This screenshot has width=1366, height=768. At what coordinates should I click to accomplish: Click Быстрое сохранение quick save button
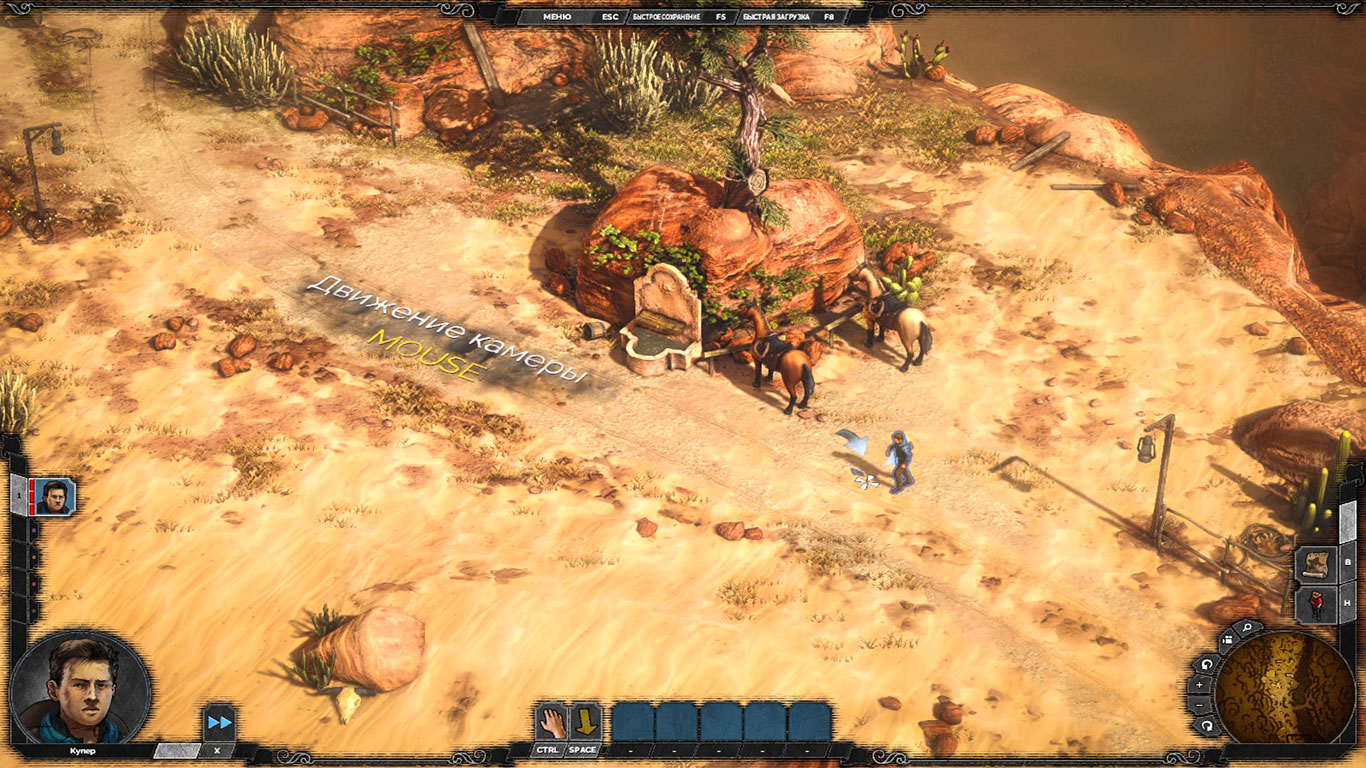(665, 17)
